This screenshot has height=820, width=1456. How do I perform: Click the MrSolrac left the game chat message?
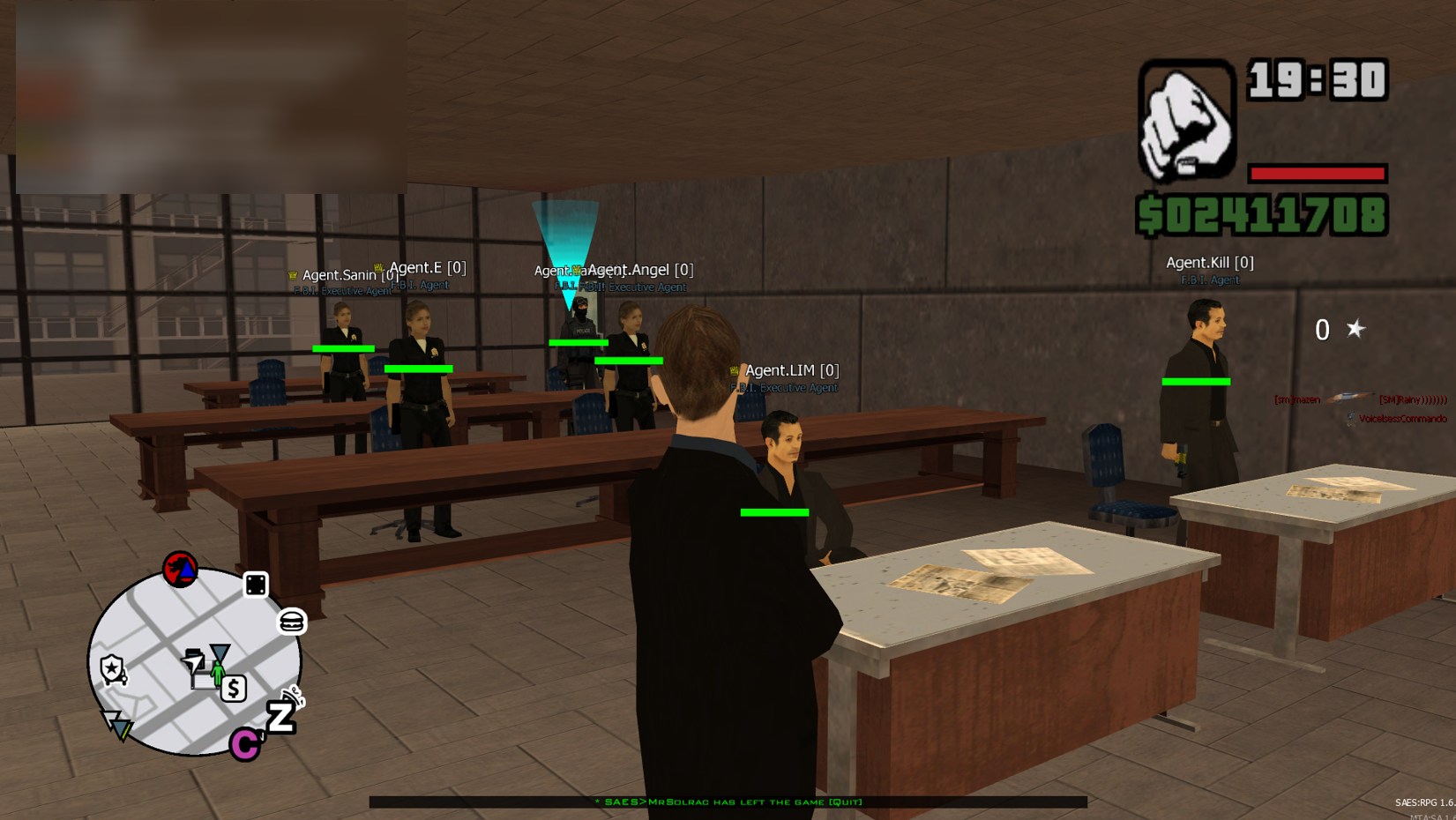pyautogui.click(x=729, y=803)
